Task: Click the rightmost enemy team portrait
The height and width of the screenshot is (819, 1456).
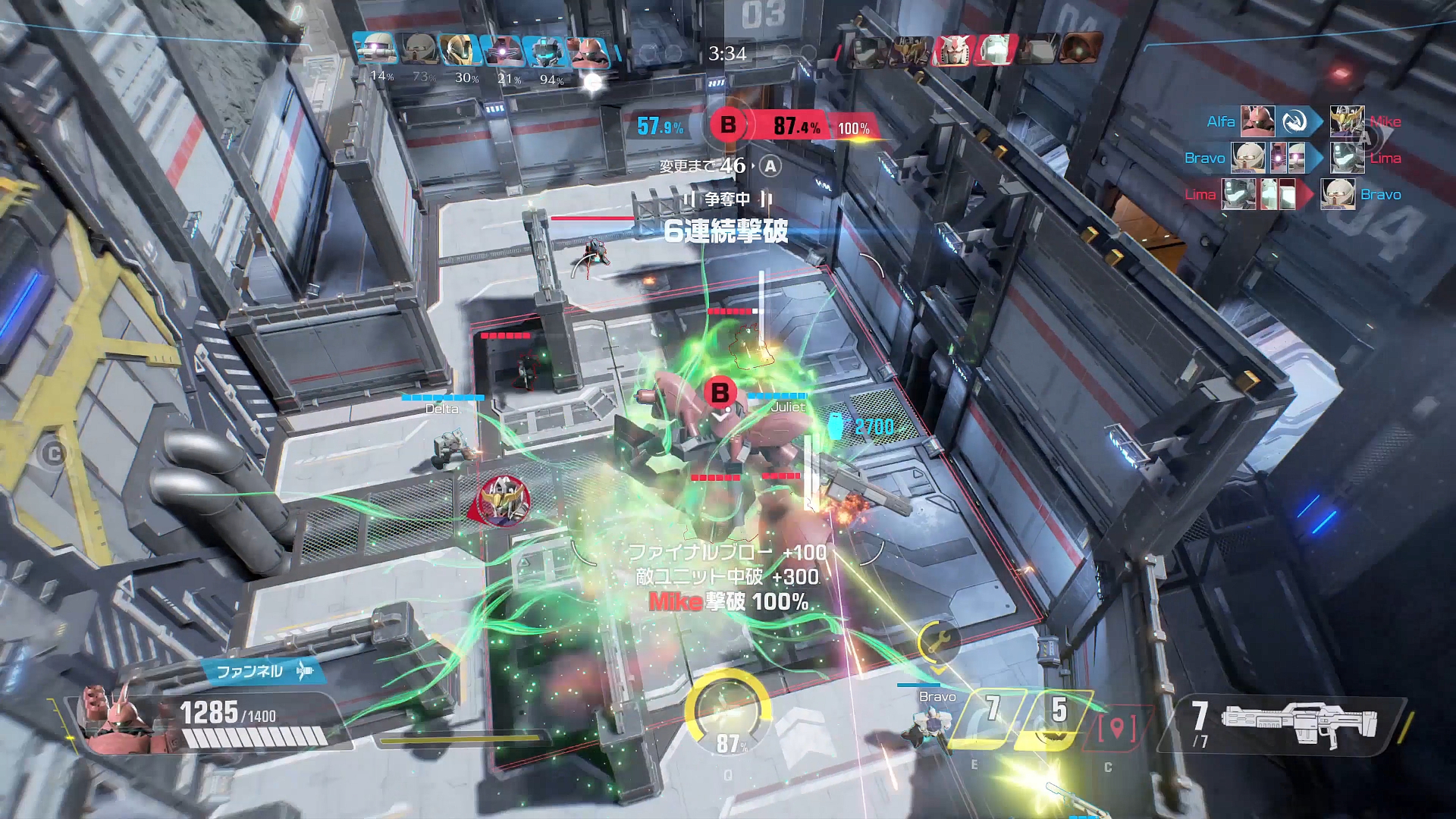Action: (x=1080, y=49)
